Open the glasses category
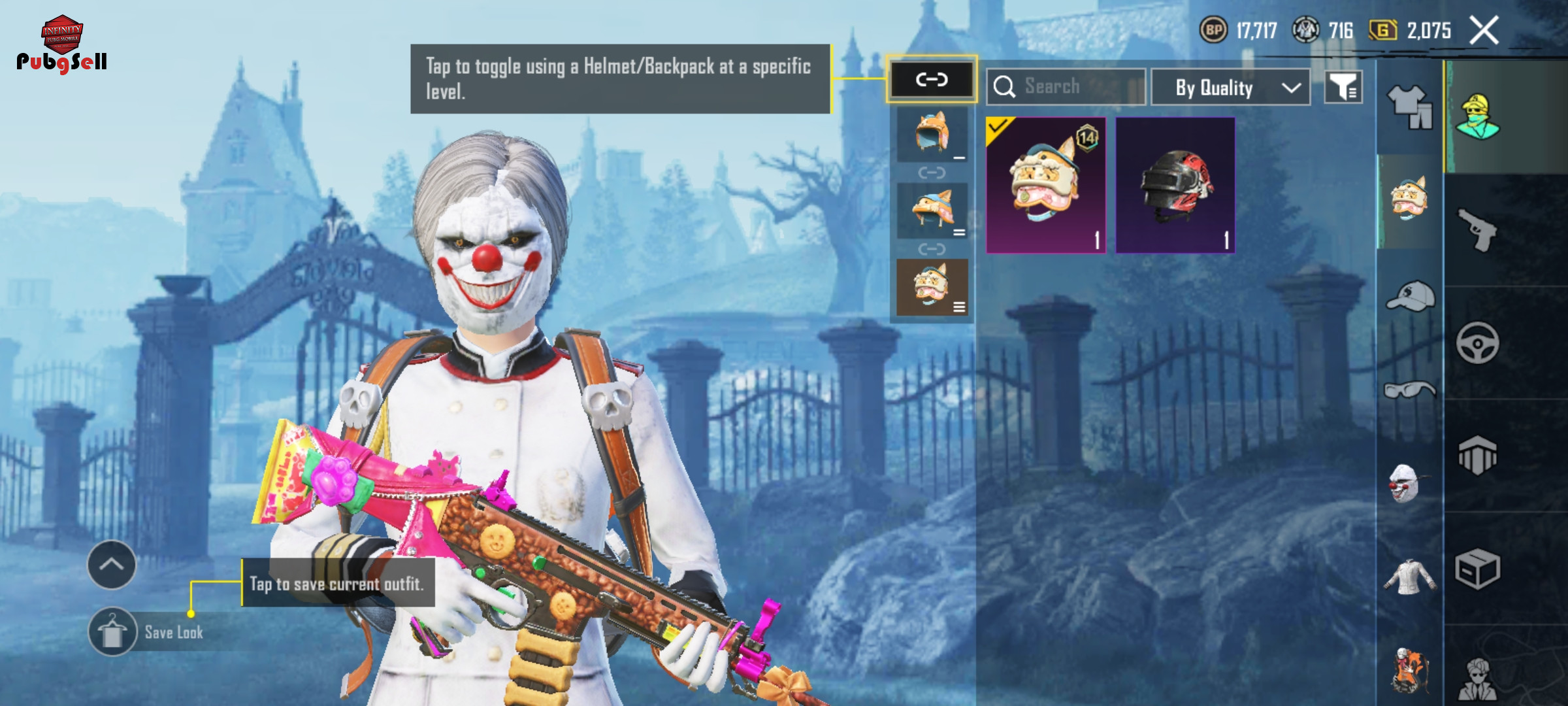Viewport: 1568px width, 706px height. point(1410,390)
